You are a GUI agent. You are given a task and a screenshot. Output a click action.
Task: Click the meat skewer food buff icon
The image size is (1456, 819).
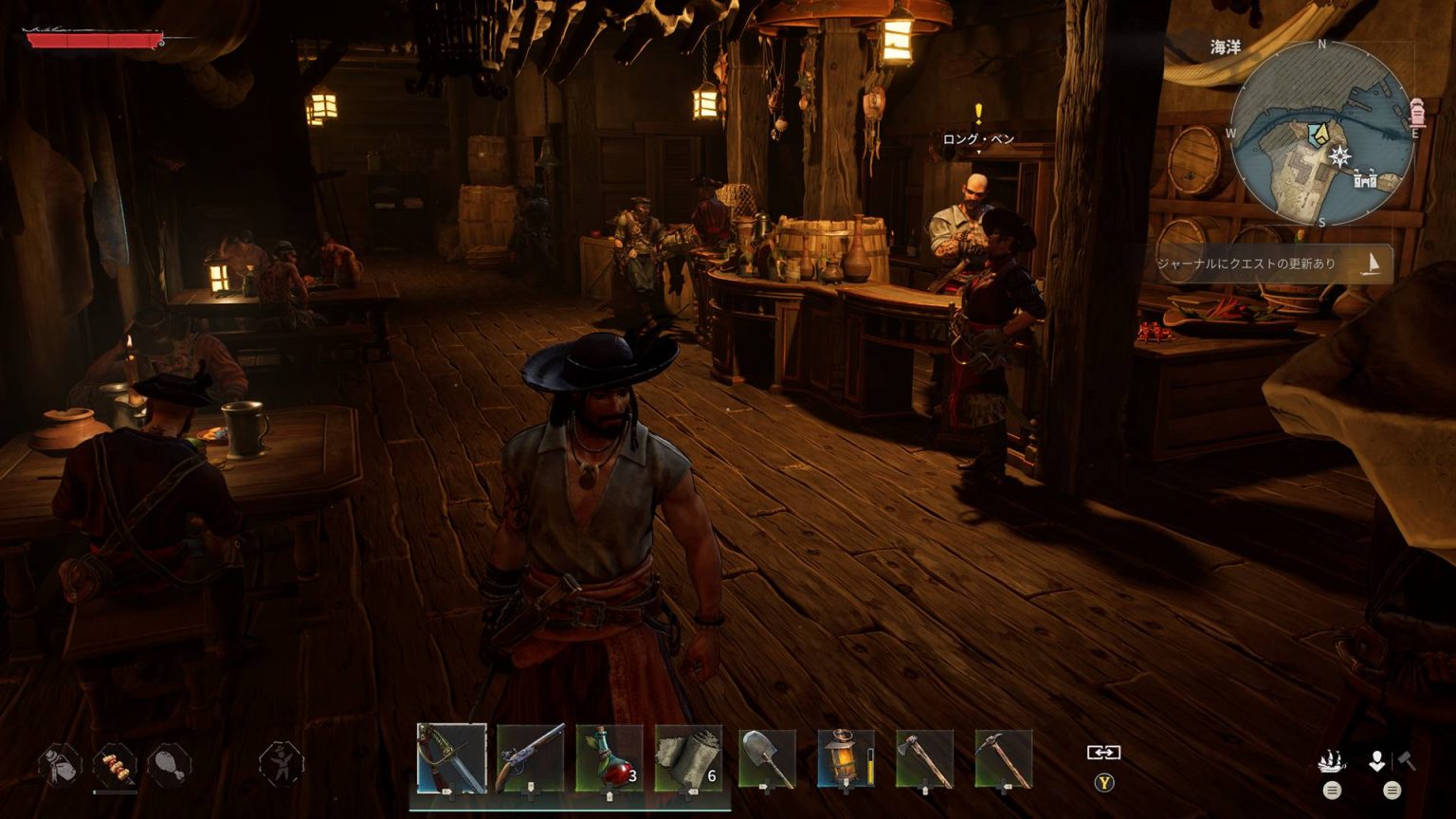tap(114, 763)
